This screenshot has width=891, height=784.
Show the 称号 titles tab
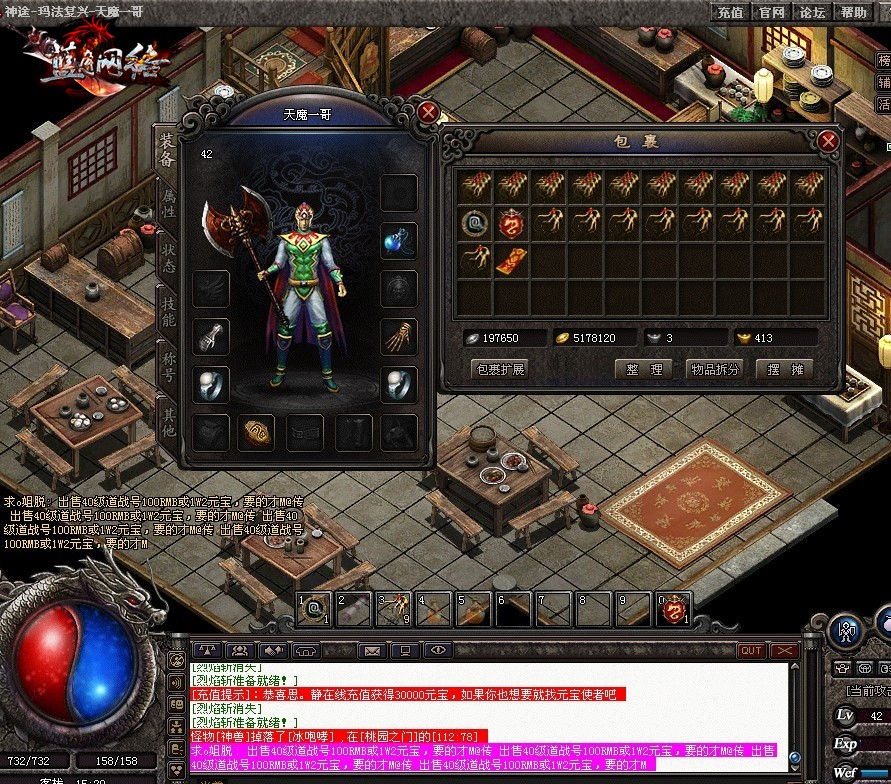tap(168, 366)
